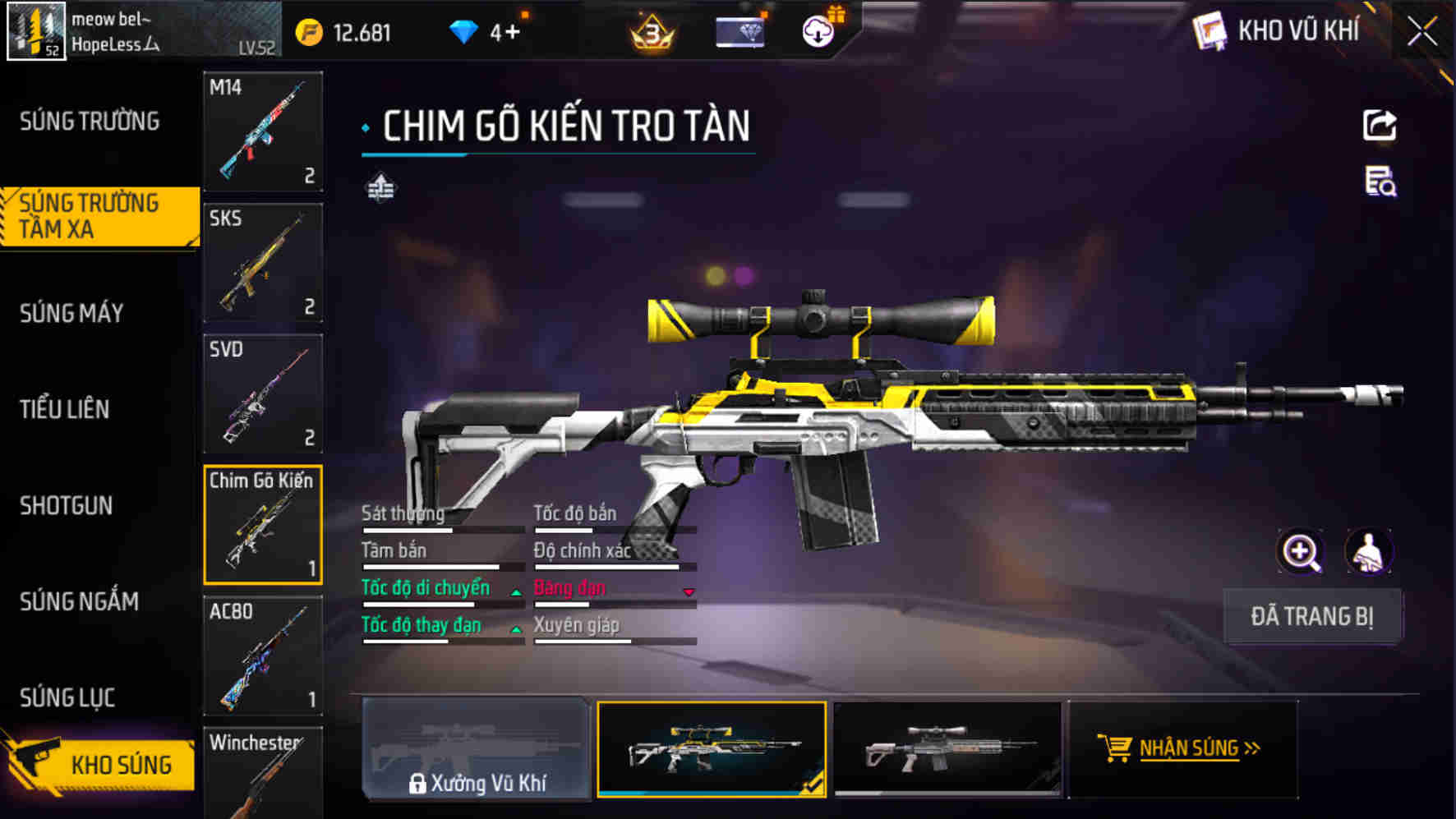Choose the SKS weapon tile
1456x819 pixels.
tap(263, 263)
